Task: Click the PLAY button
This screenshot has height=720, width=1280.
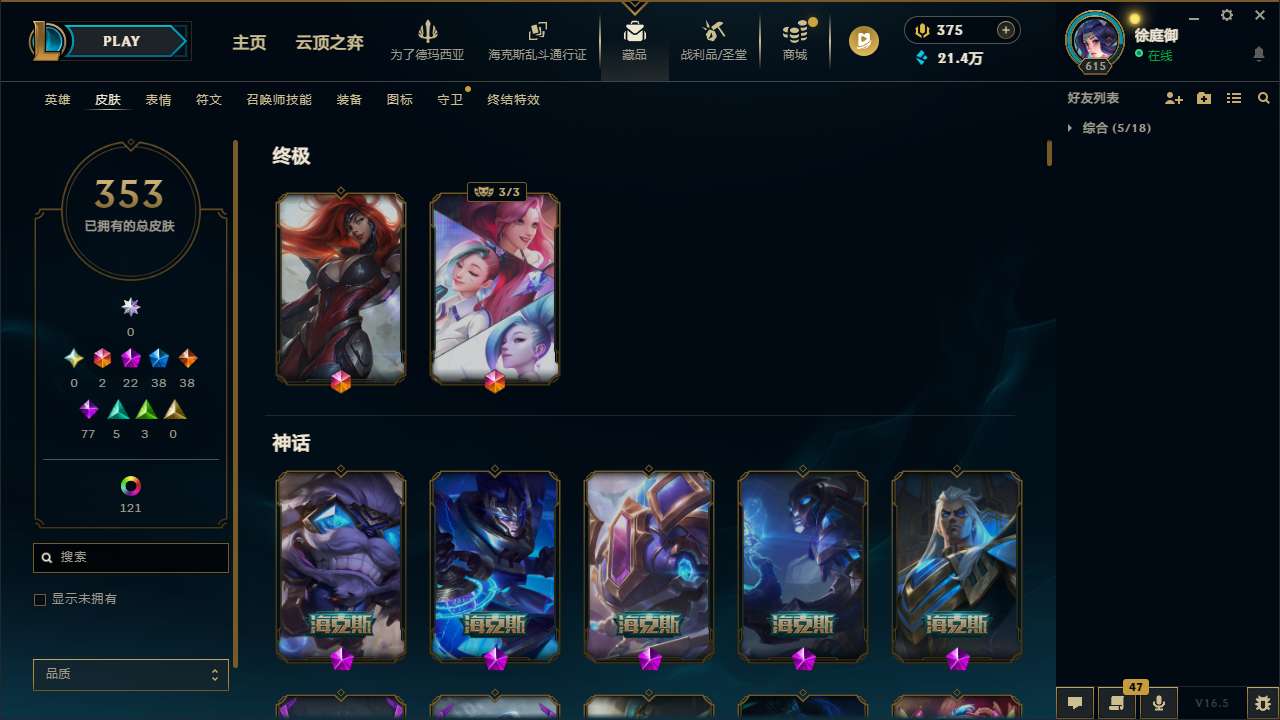Action: pyautogui.click(x=120, y=41)
